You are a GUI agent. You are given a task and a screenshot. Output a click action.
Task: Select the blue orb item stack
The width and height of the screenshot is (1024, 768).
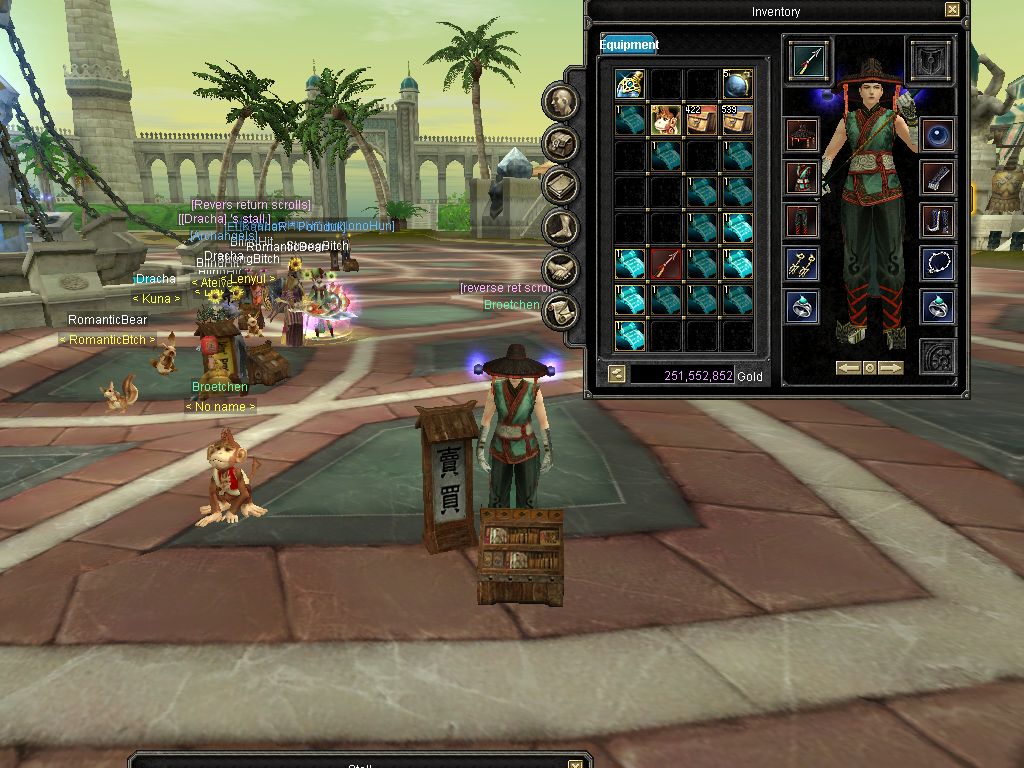click(737, 84)
